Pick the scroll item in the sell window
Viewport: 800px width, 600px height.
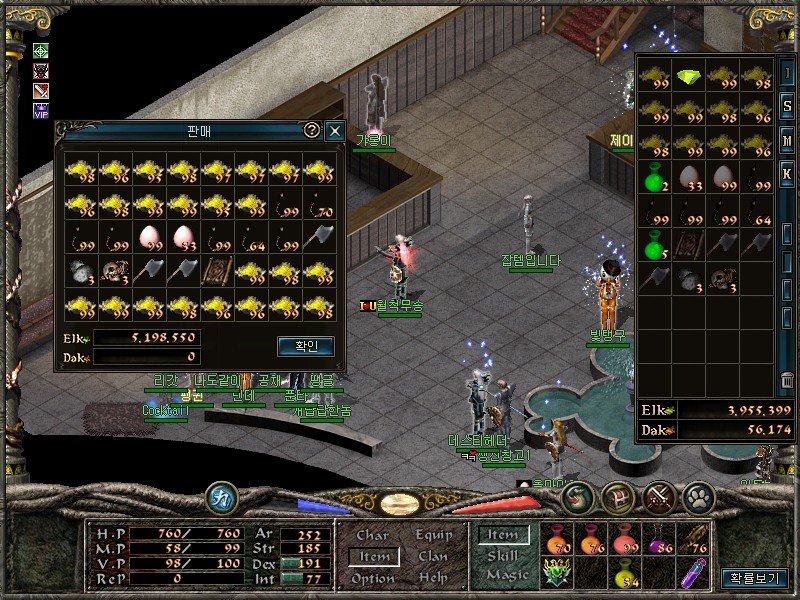point(217,271)
